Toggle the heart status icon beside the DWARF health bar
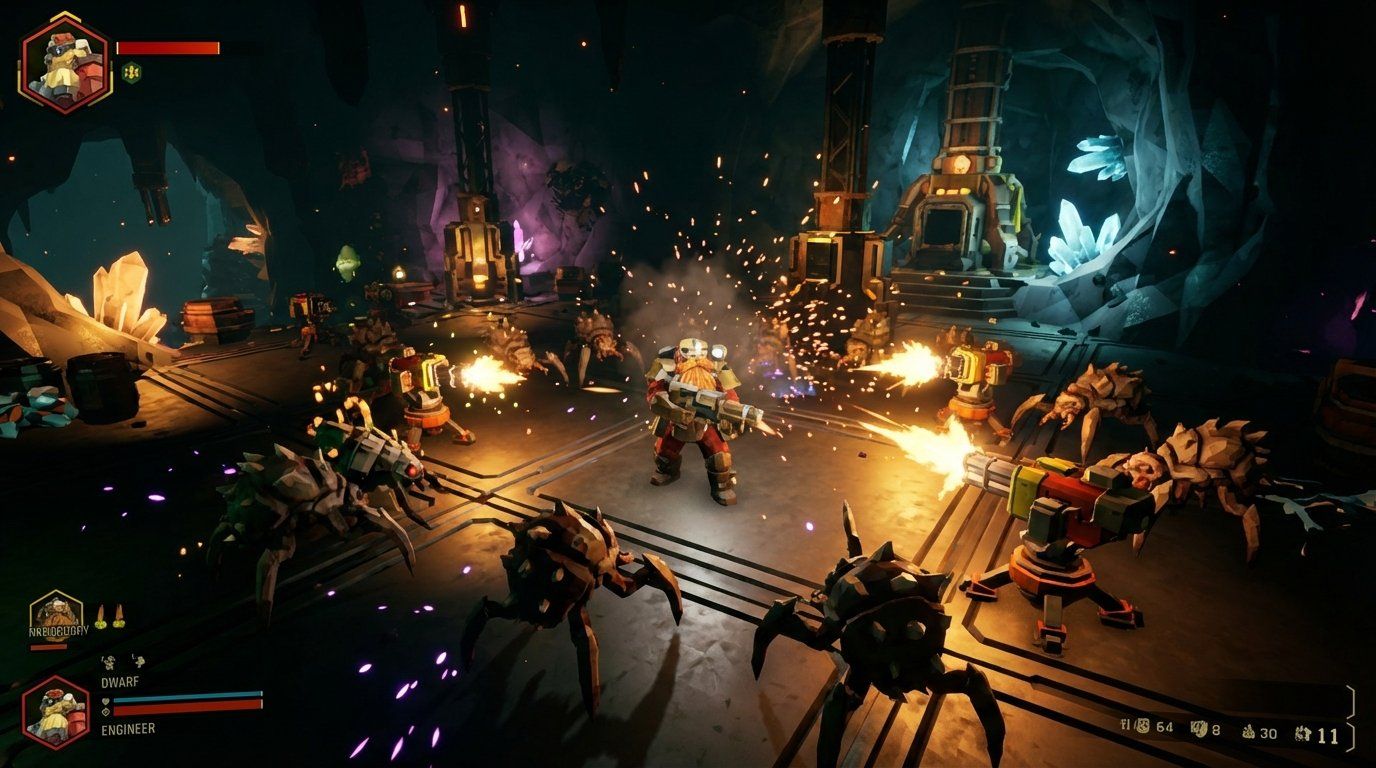 (x=106, y=700)
